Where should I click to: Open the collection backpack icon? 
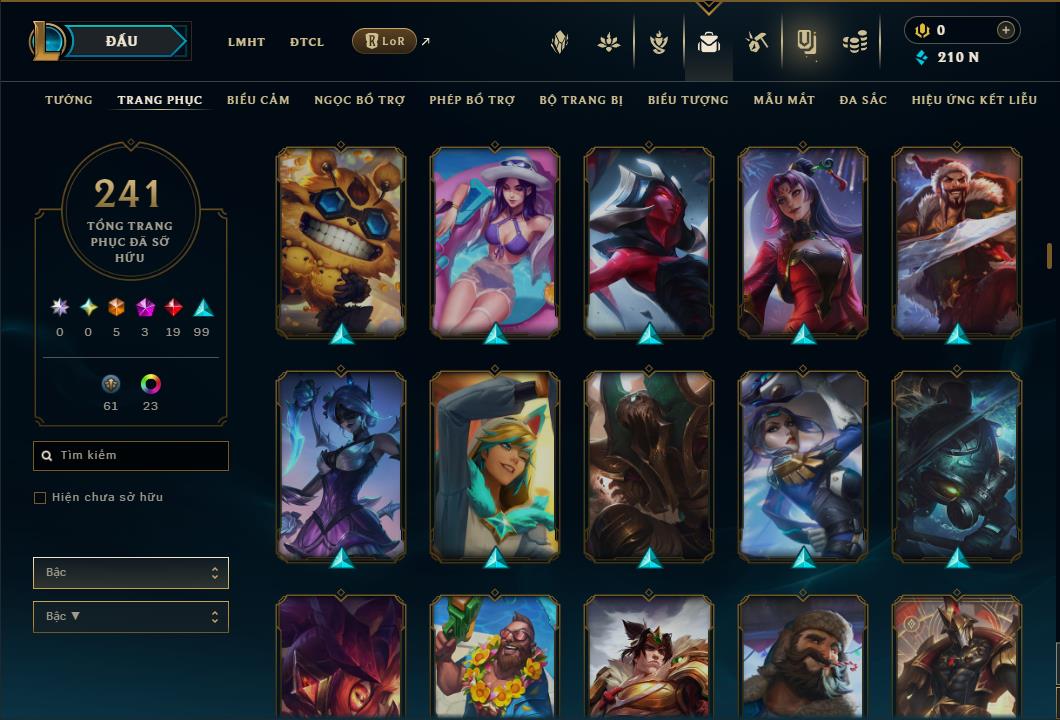pos(709,42)
